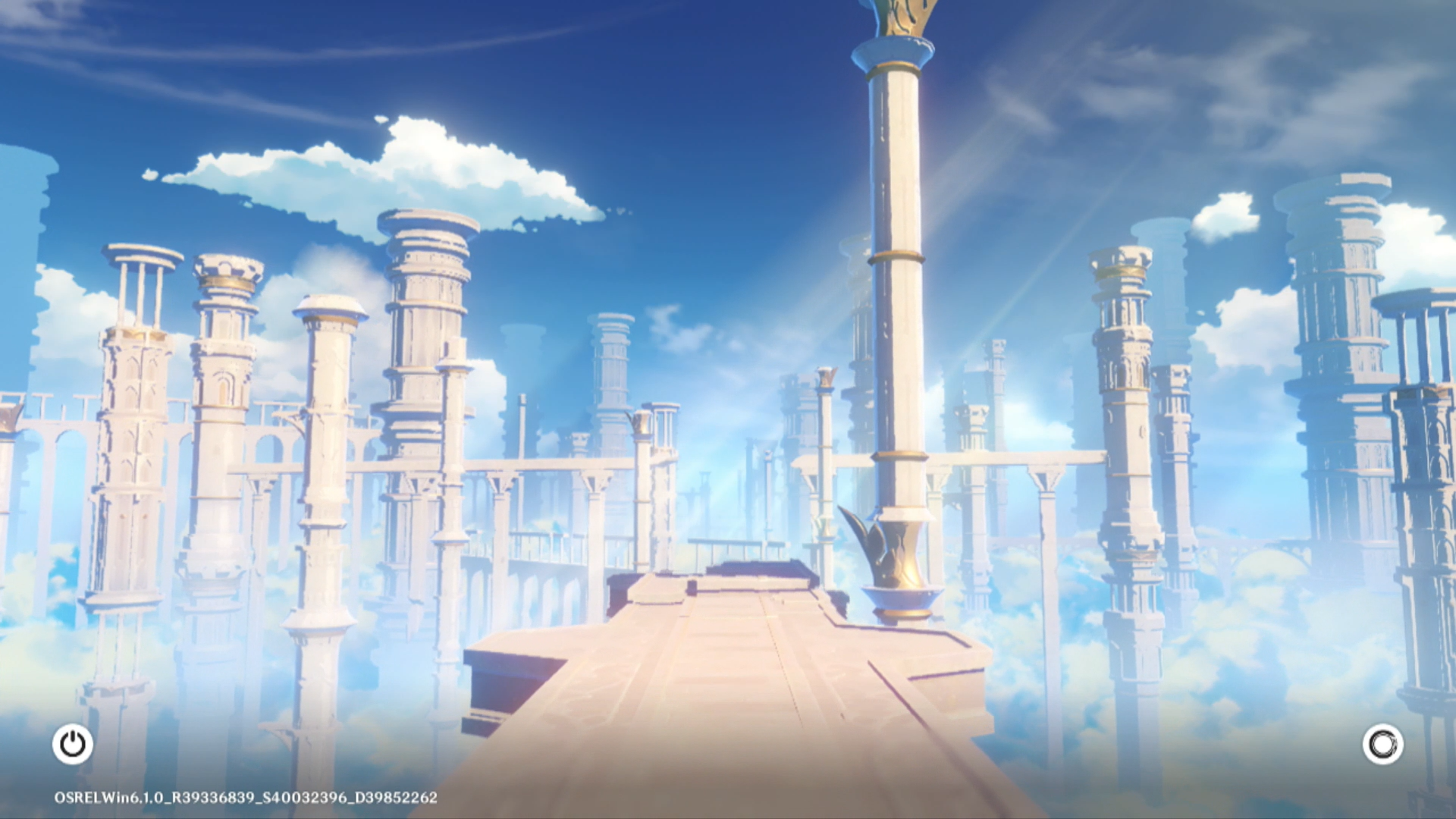
Task: Open the circular icon button at bottom right
Action: pos(1382,744)
